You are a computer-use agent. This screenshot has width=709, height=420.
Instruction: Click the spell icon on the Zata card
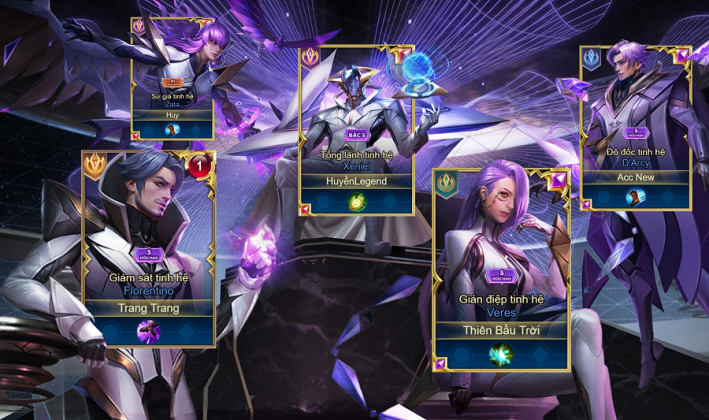[172, 130]
